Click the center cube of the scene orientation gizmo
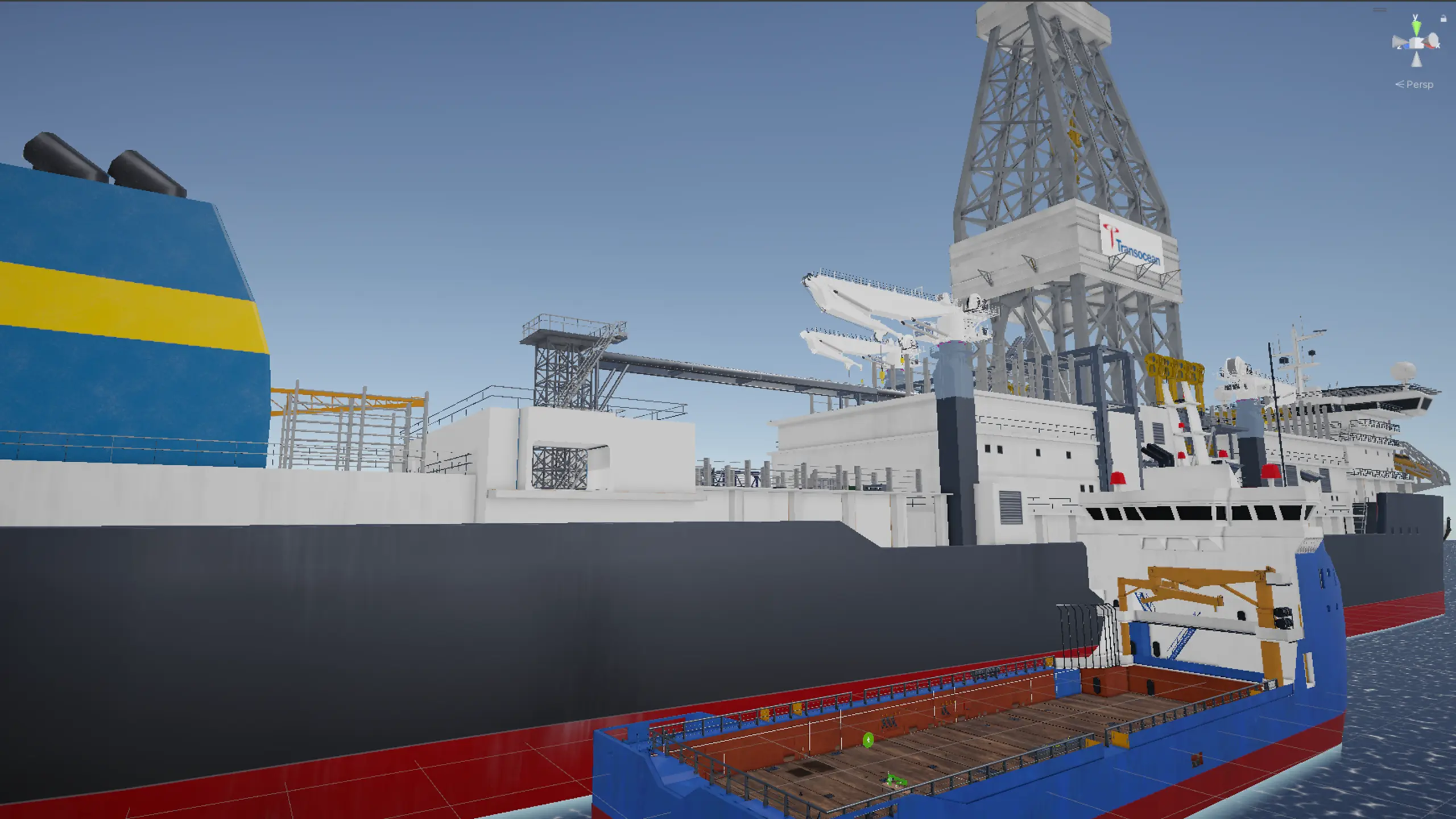Screen dimensions: 1456x819 tap(1416, 42)
